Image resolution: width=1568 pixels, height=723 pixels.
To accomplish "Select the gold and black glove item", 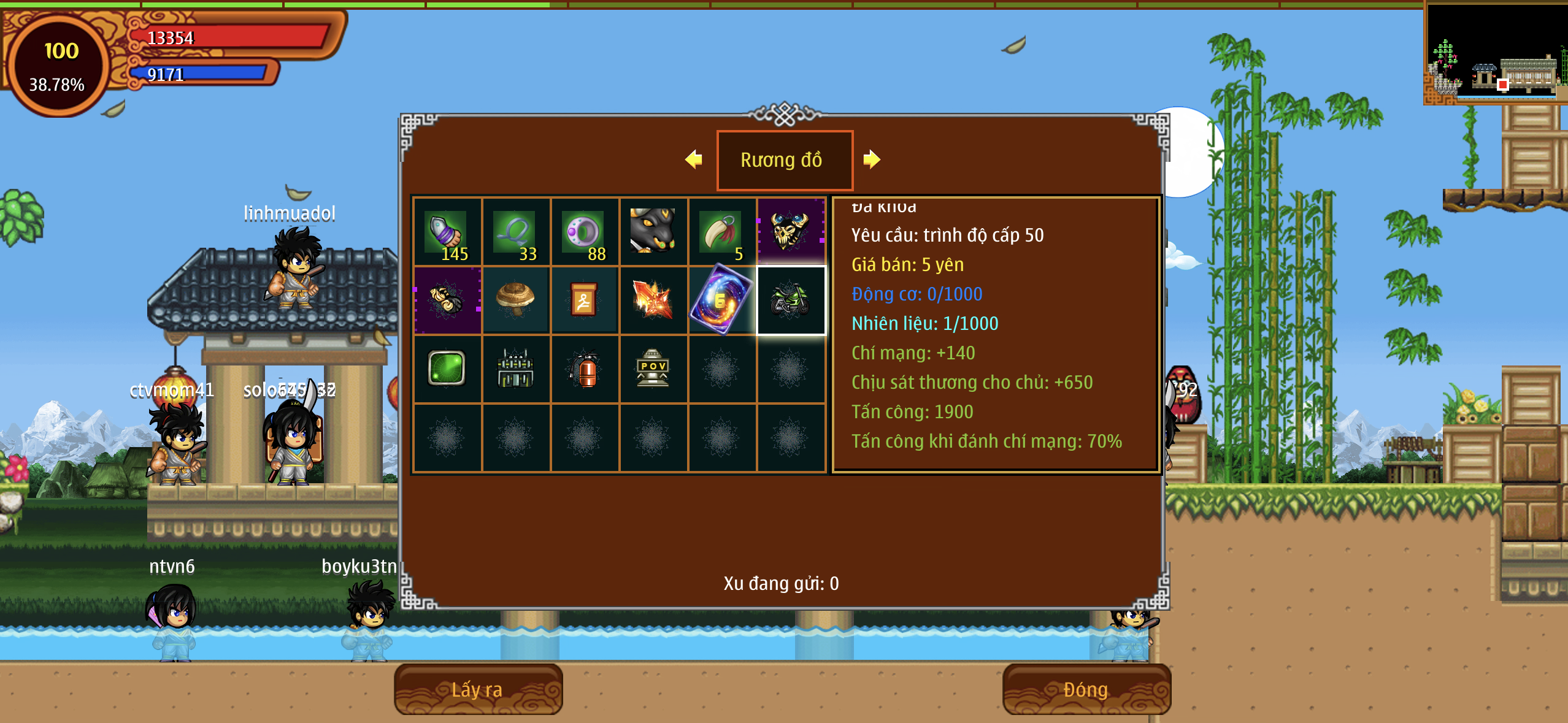I will [447, 300].
